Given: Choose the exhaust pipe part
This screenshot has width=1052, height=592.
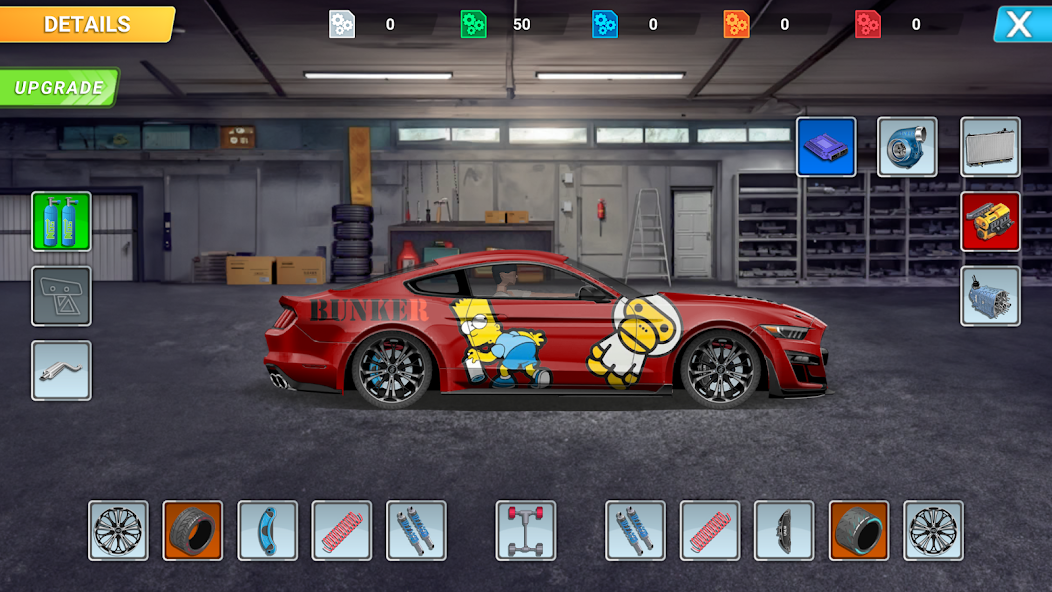Looking at the screenshot, I should point(61,370).
